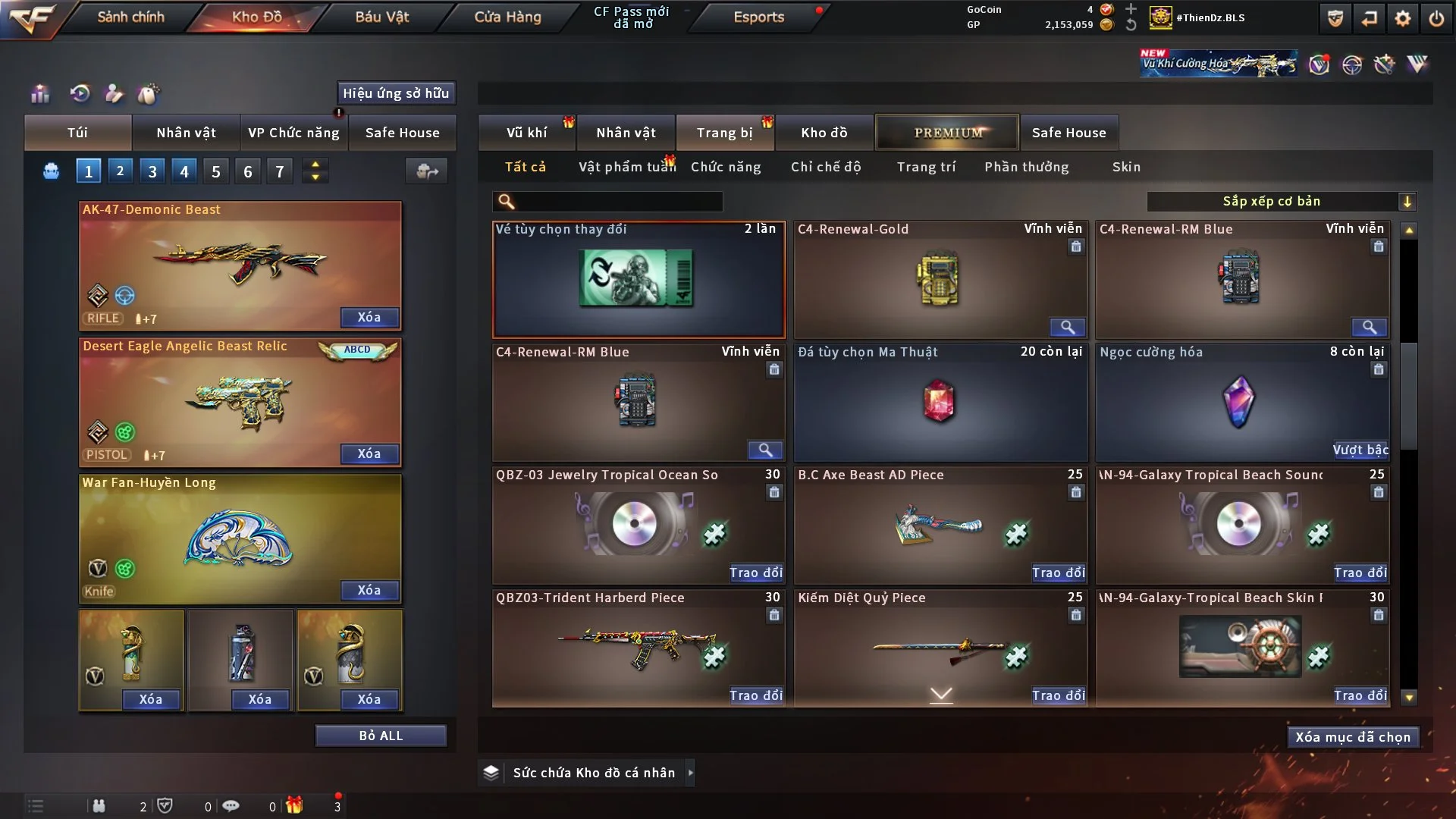The height and width of the screenshot is (819, 1456).
Task: Open the Esports section
Action: click(x=758, y=17)
